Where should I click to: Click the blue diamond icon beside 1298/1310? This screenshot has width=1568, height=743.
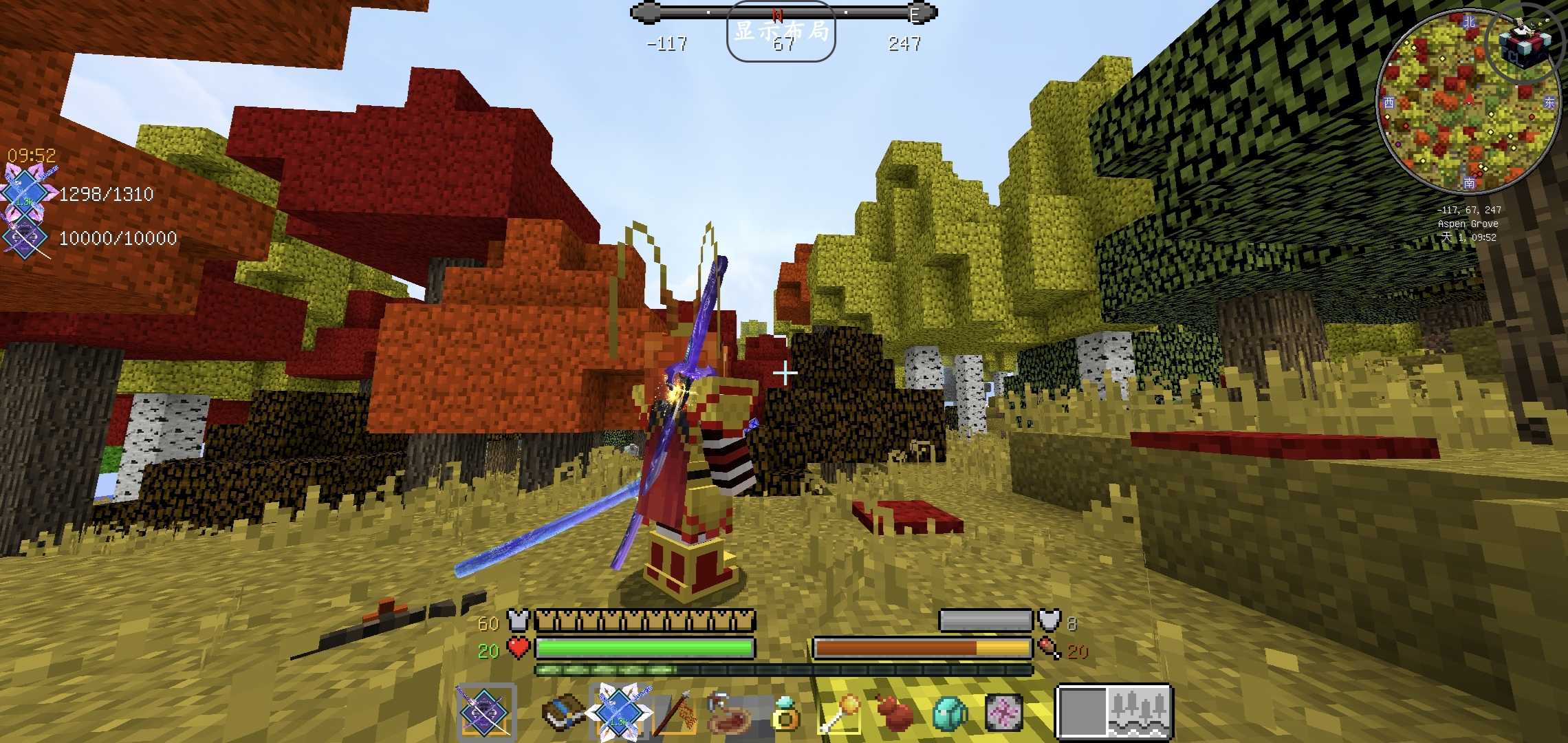click(26, 193)
